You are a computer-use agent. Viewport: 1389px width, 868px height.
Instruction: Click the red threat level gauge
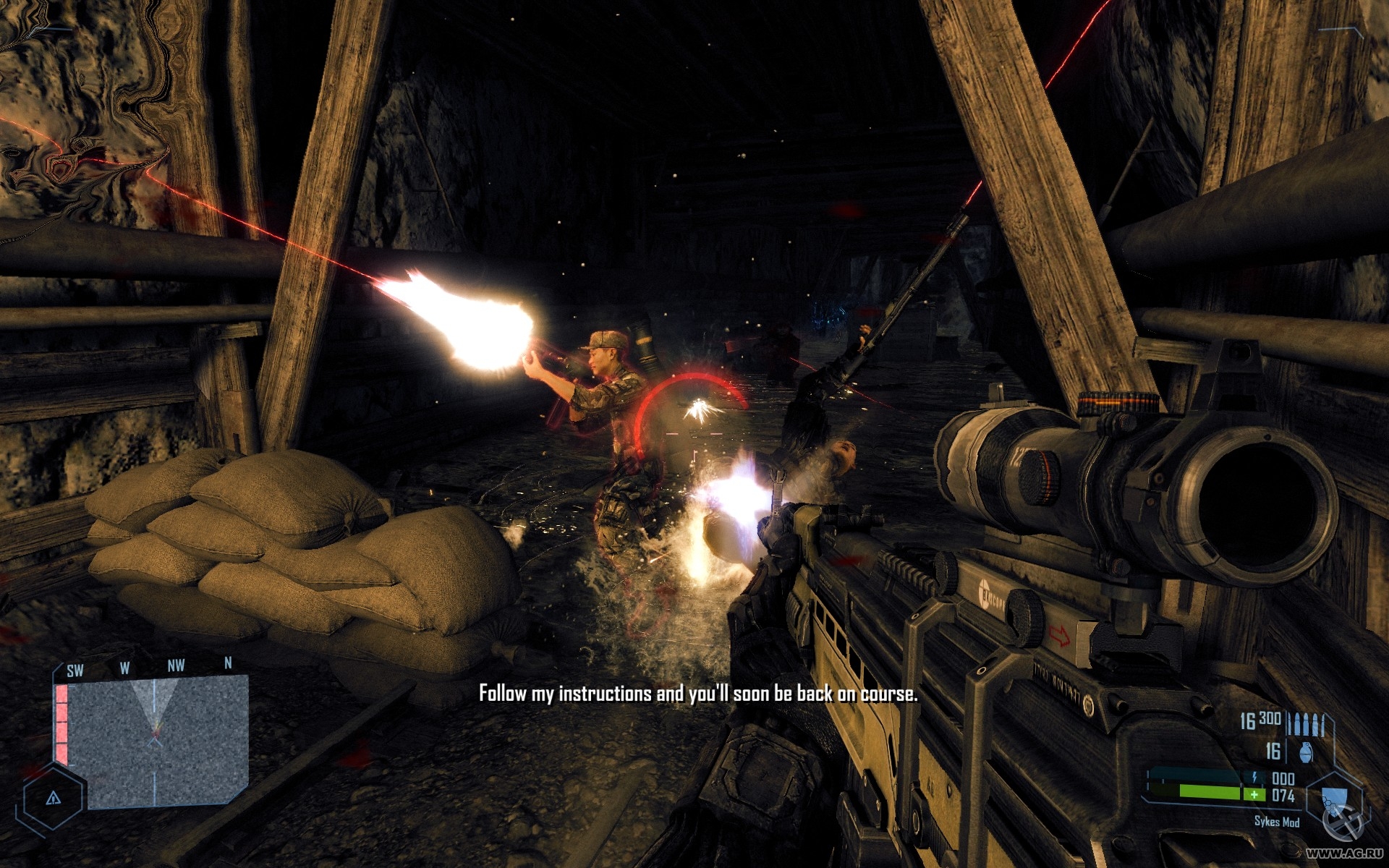click(x=61, y=724)
